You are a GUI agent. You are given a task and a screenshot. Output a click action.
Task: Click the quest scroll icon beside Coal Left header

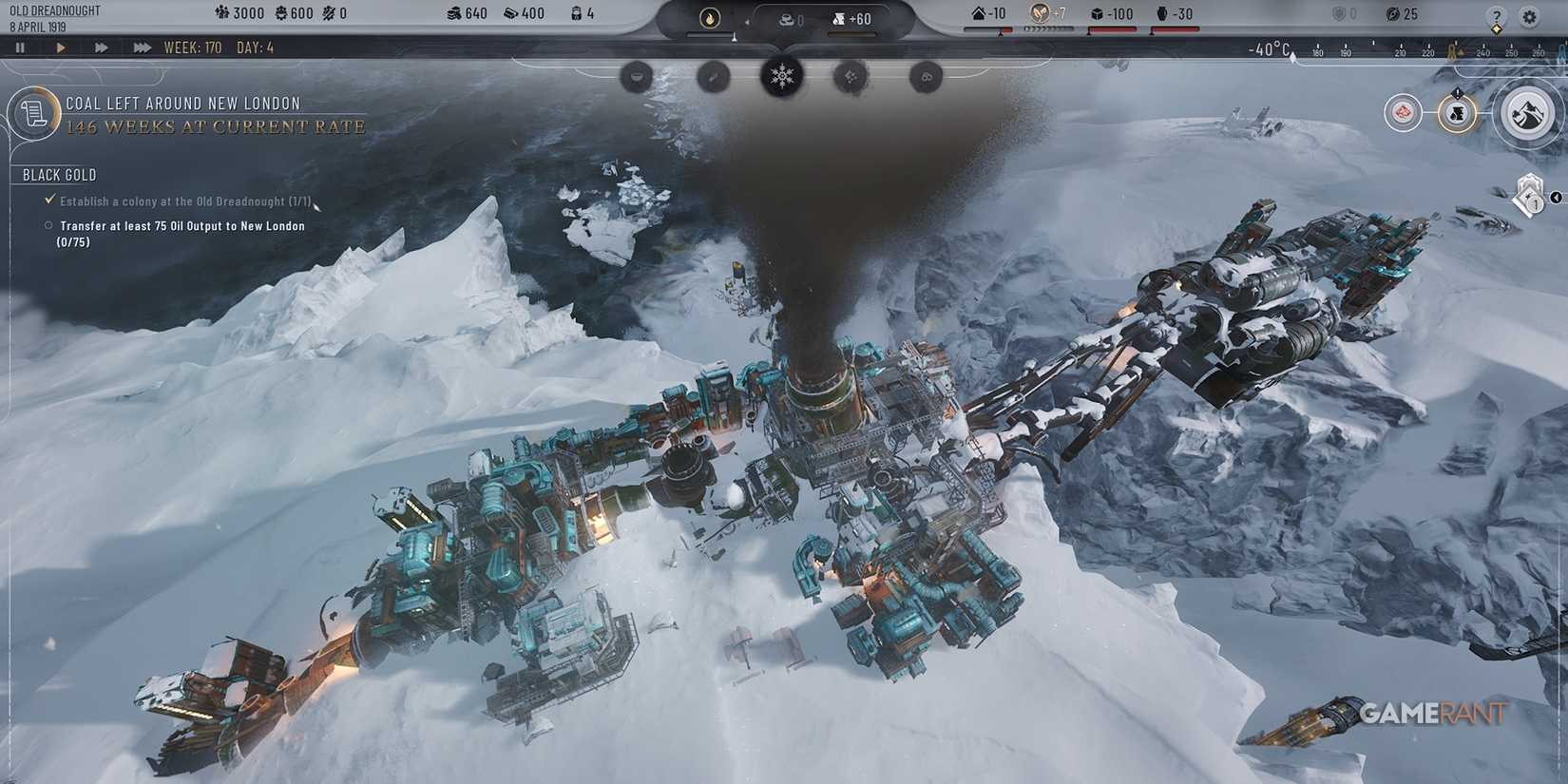tap(35, 112)
